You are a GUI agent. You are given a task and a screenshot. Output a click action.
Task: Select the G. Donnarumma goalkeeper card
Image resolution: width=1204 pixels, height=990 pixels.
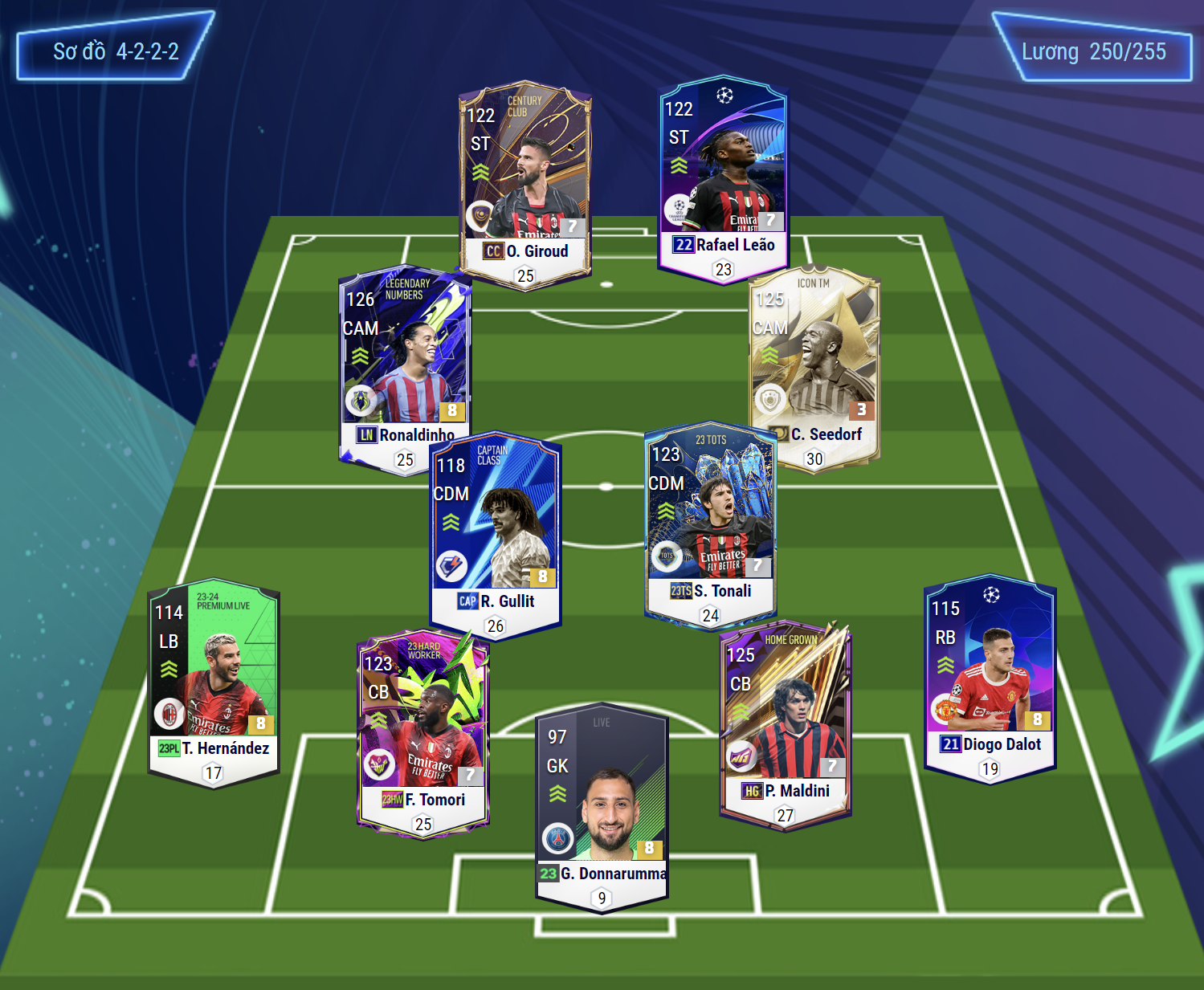(x=602, y=803)
